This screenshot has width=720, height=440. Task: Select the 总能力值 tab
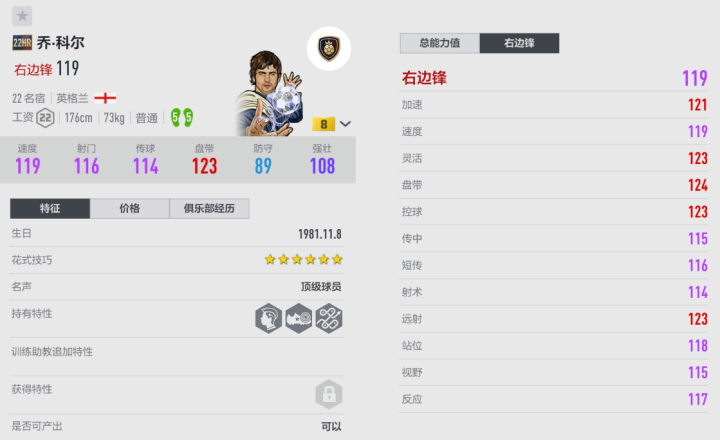coord(439,43)
